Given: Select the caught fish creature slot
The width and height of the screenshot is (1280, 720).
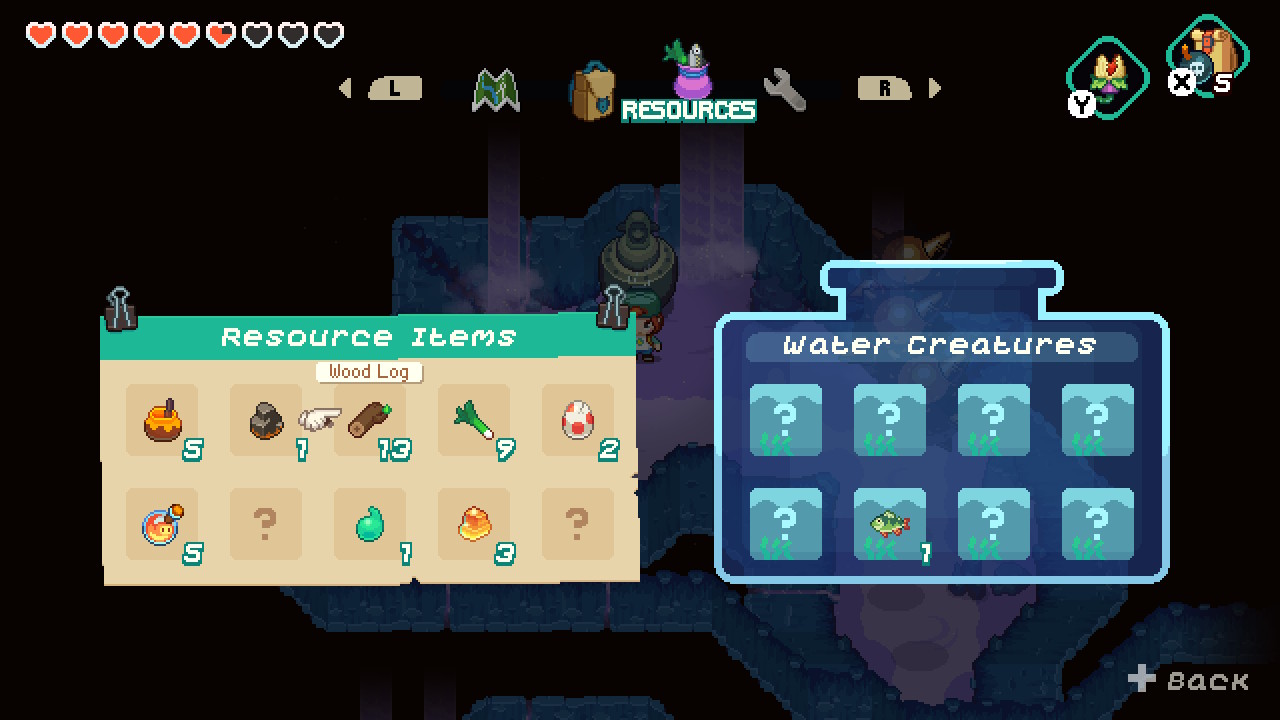Looking at the screenshot, I should pyautogui.click(x=890, y=524).
